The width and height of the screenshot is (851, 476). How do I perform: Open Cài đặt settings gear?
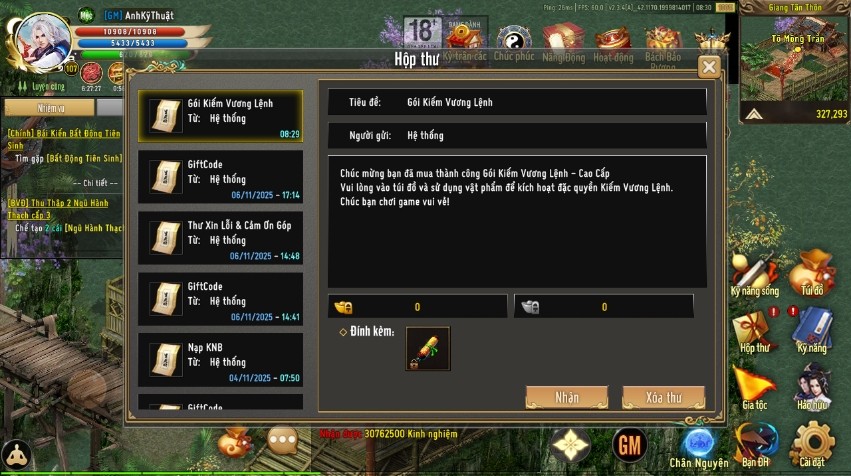pos(812,443)
